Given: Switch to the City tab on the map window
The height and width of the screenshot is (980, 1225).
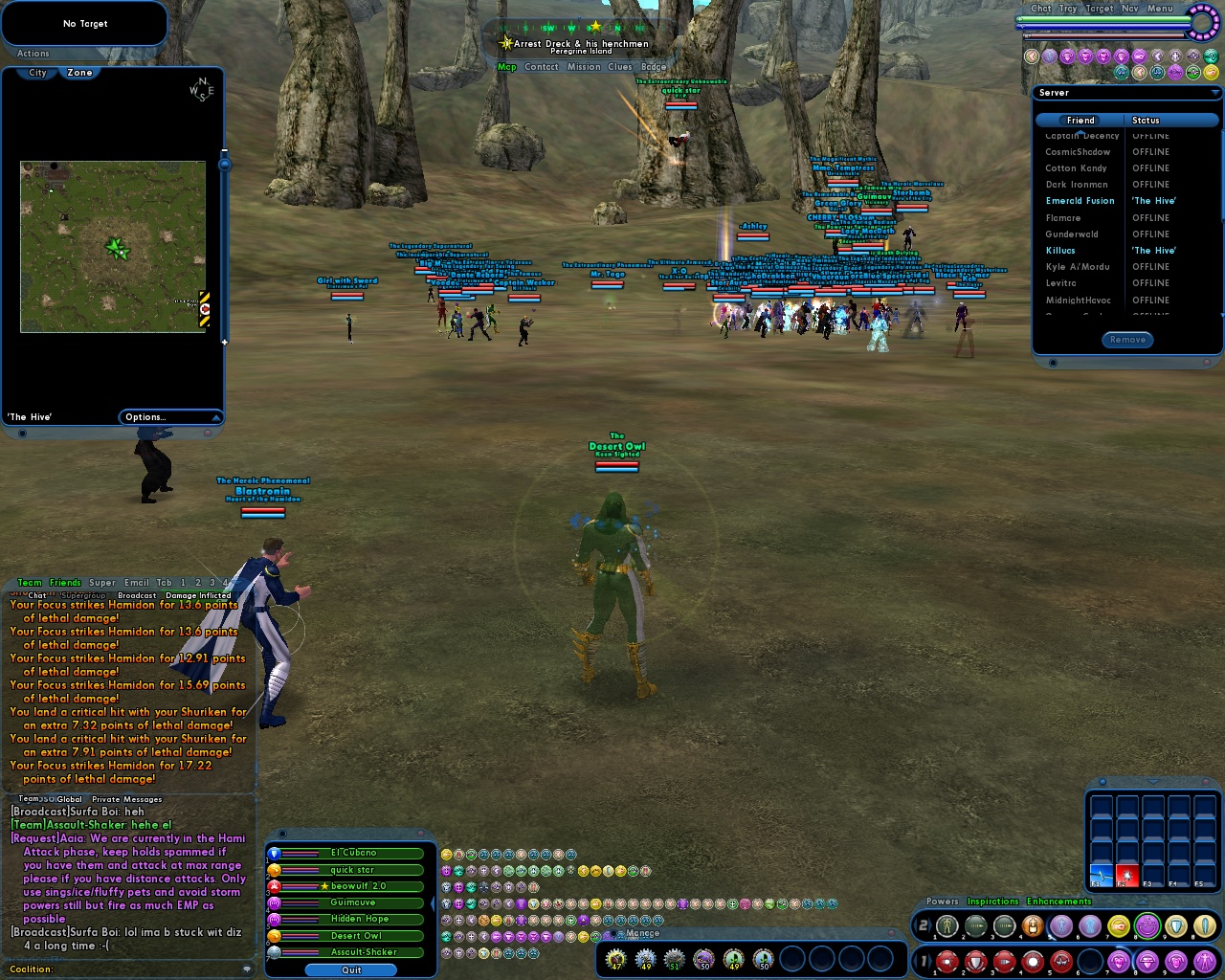Looking at the screenshot, I should [x=35, y=72].
